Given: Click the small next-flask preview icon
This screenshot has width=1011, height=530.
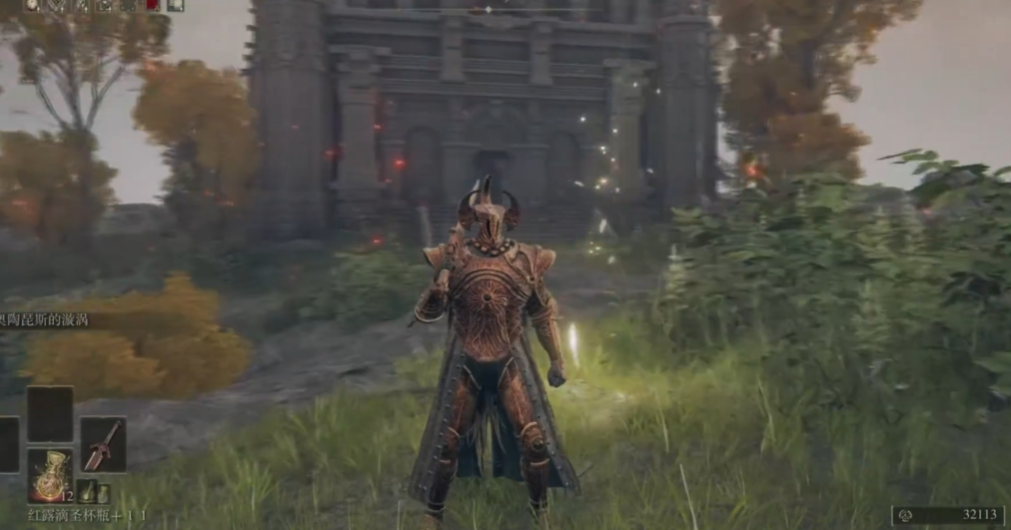Looking at the screenshot, I should pos(88,492).
